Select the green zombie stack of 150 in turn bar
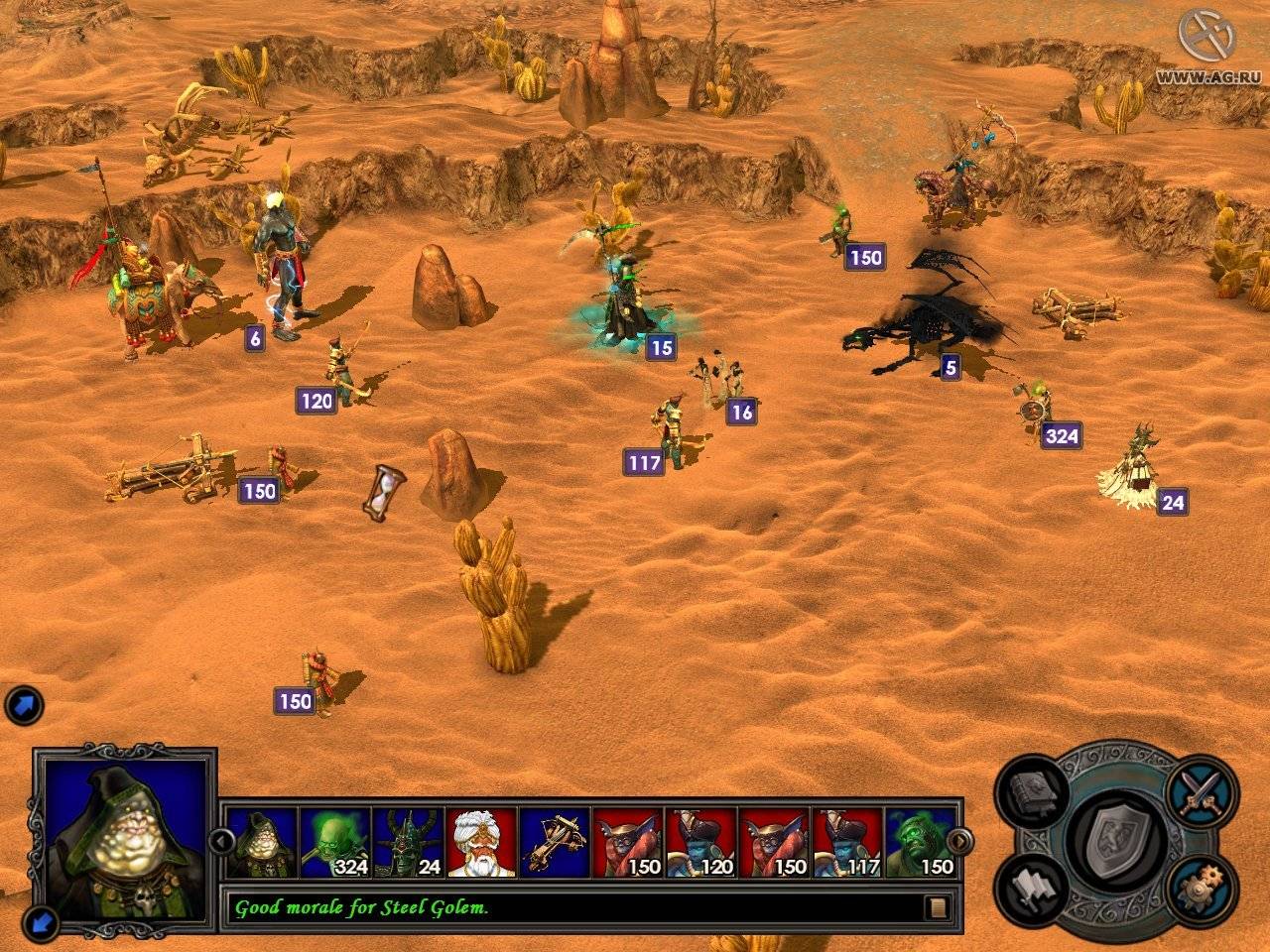The width and height of the screenshot is (1270, 952). click(922, 842)
